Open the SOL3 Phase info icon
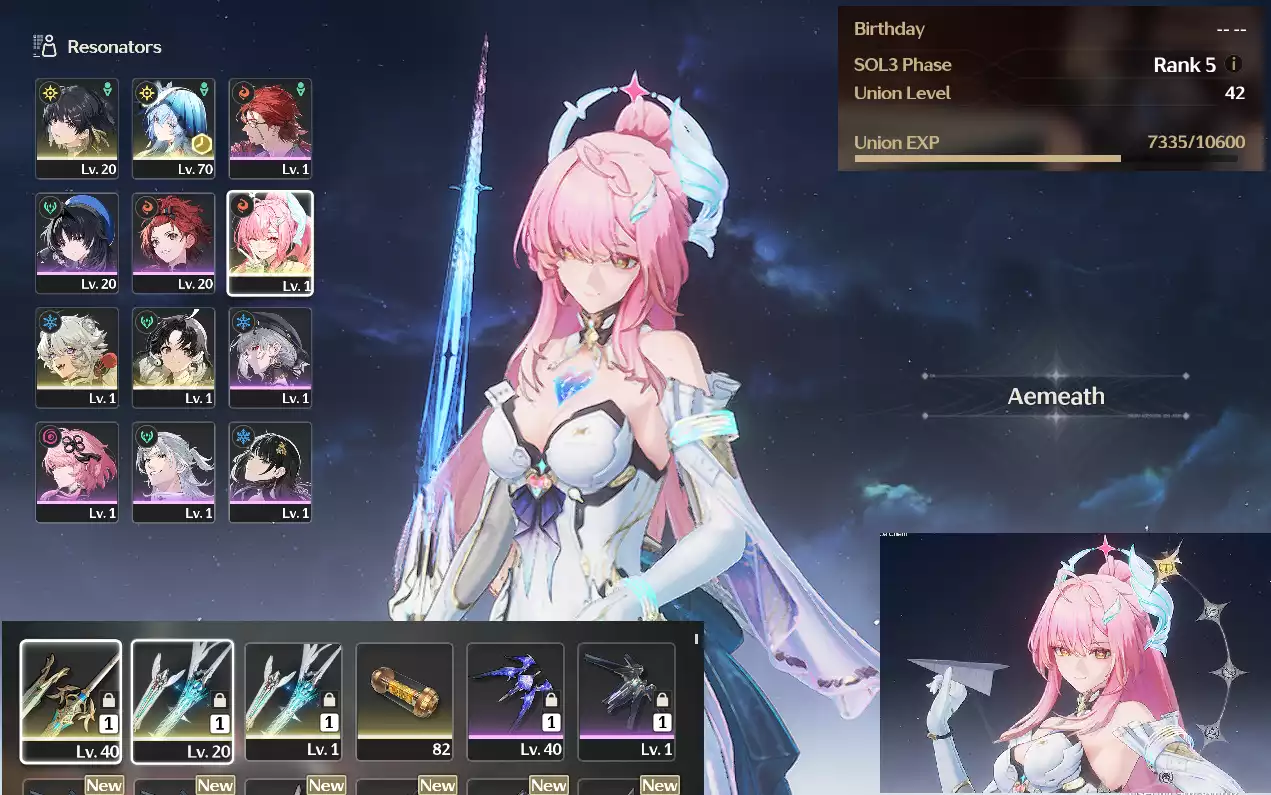 tap(1233, 65)
